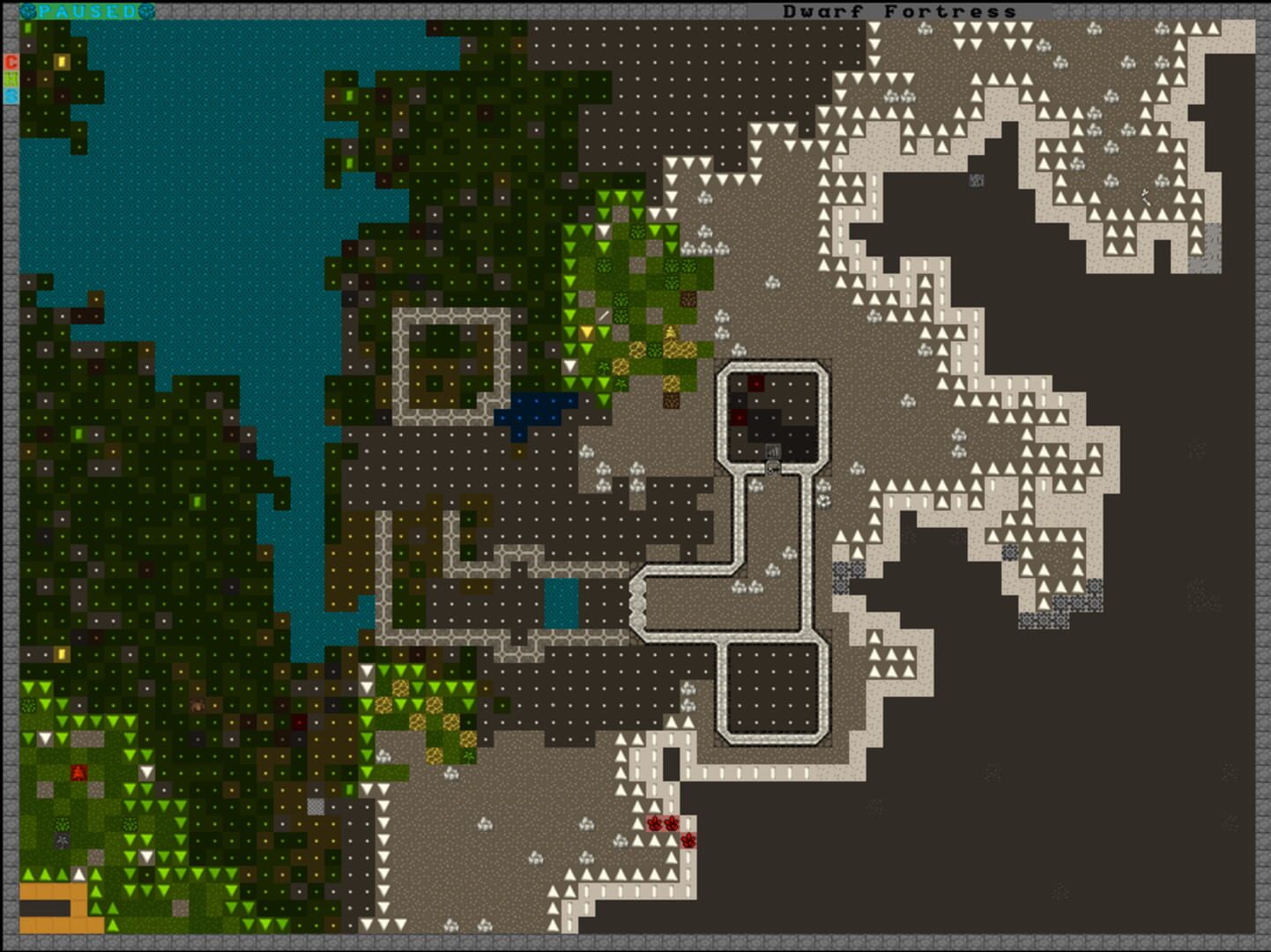Click the Dwarf Fortress title in the top bar

coord(899,11)
